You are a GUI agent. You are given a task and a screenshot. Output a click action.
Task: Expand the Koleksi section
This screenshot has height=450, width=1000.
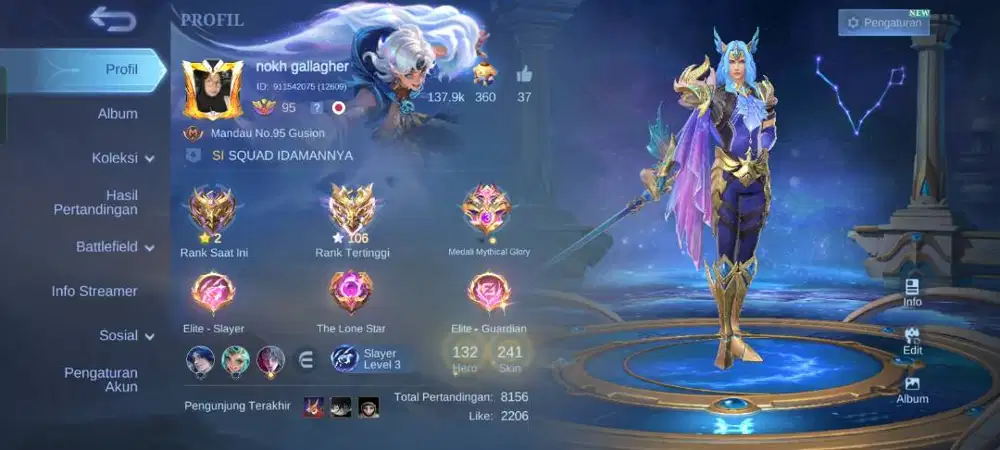coord(123,158)
